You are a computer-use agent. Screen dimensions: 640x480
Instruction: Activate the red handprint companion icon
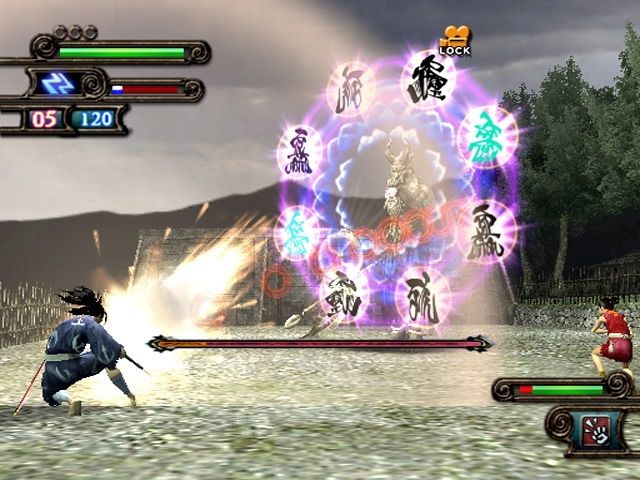[594, 431]
